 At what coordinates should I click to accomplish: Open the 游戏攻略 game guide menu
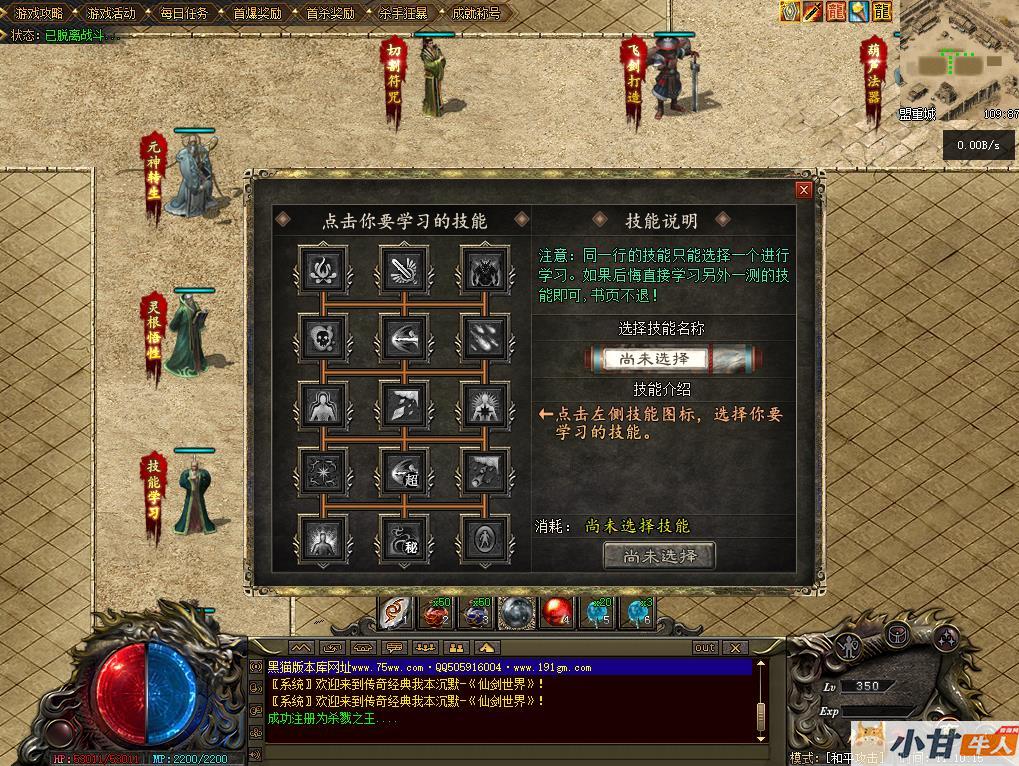(x=39, y=13)
